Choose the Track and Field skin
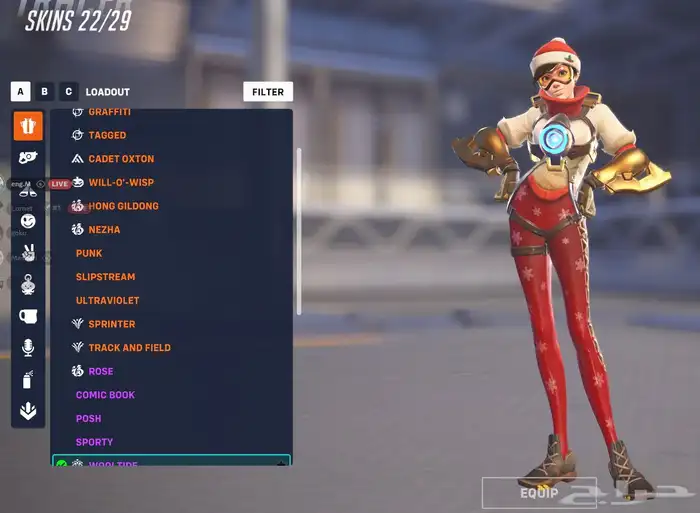 coord(129,348)
